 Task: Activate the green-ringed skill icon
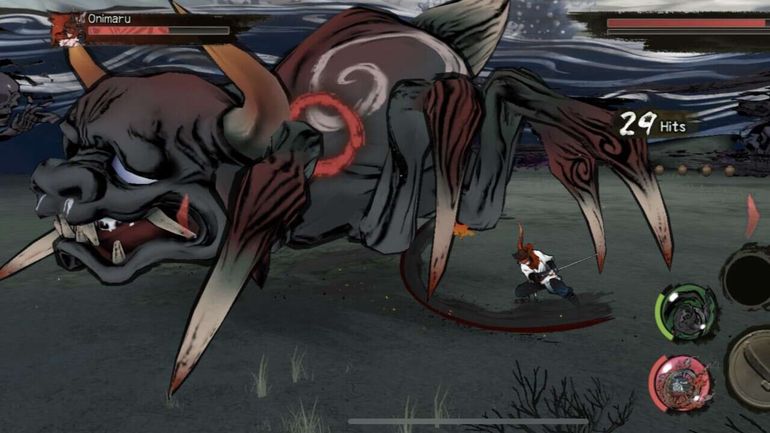(x=685, y=313)
